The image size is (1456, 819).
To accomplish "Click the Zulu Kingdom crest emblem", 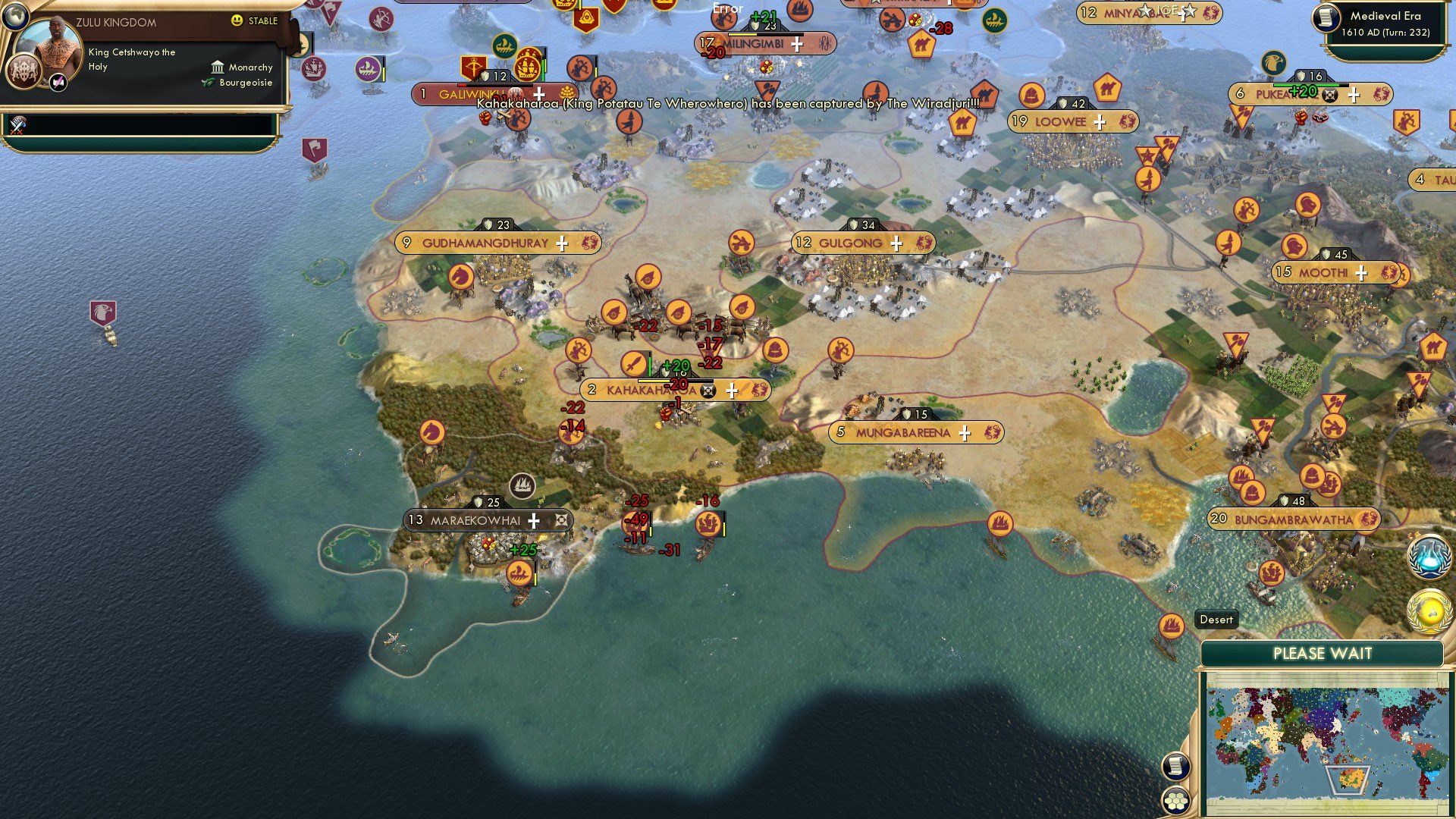I will [24, 73].
